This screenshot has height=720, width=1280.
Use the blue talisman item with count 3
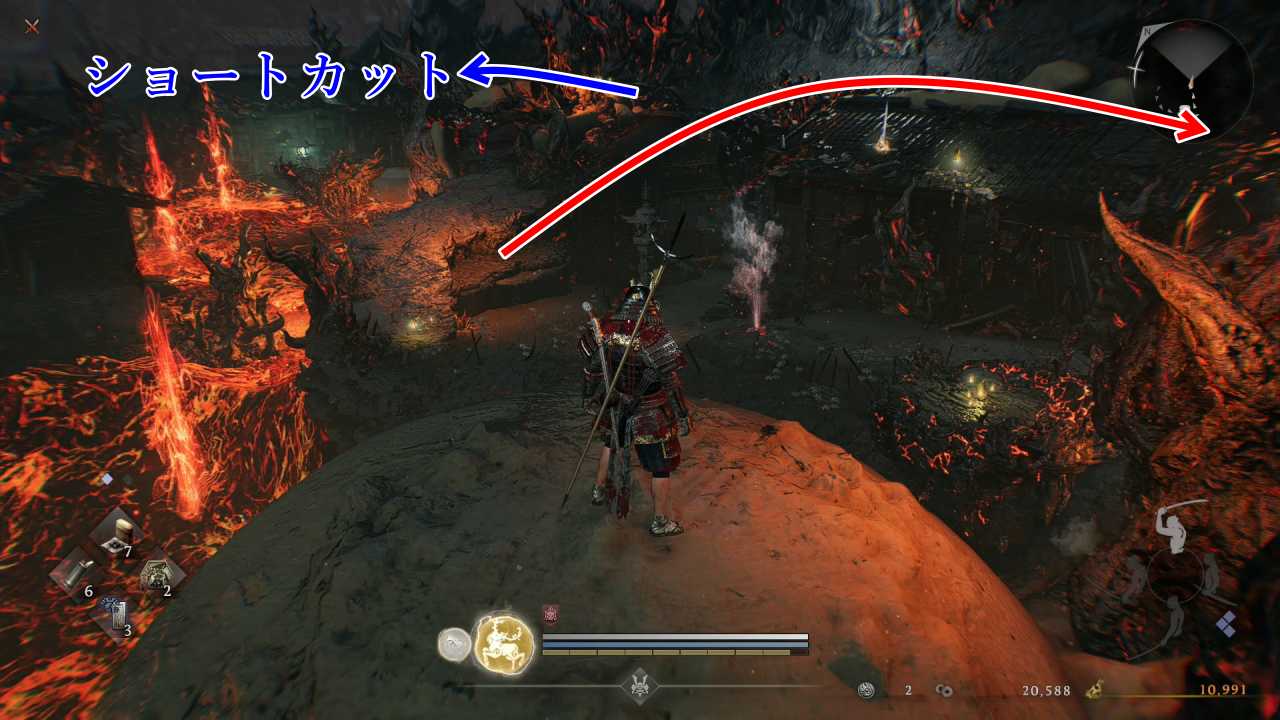(117, 616)
